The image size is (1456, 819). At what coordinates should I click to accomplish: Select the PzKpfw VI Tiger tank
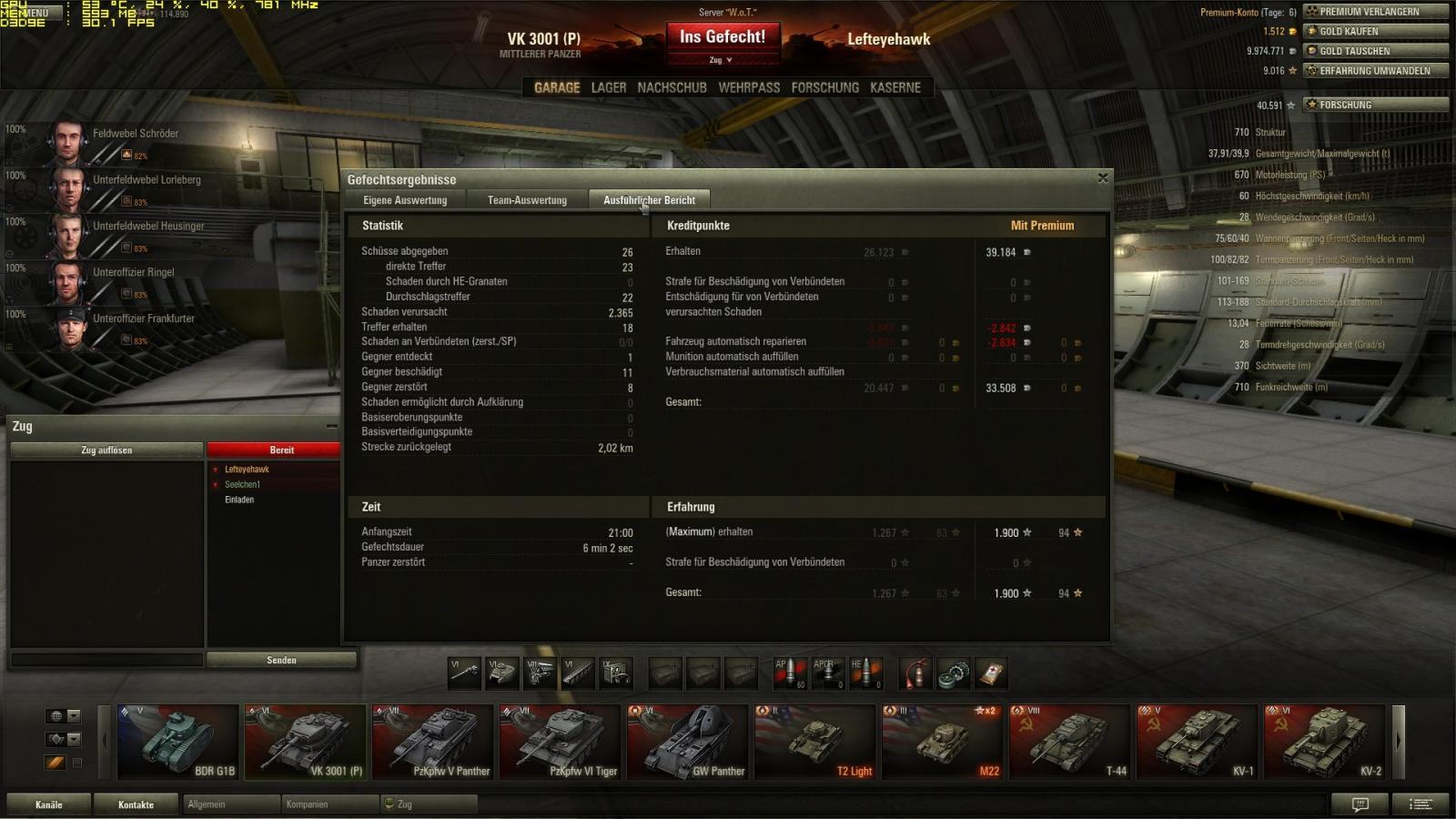pyautogui.click(x=560, y=742)
